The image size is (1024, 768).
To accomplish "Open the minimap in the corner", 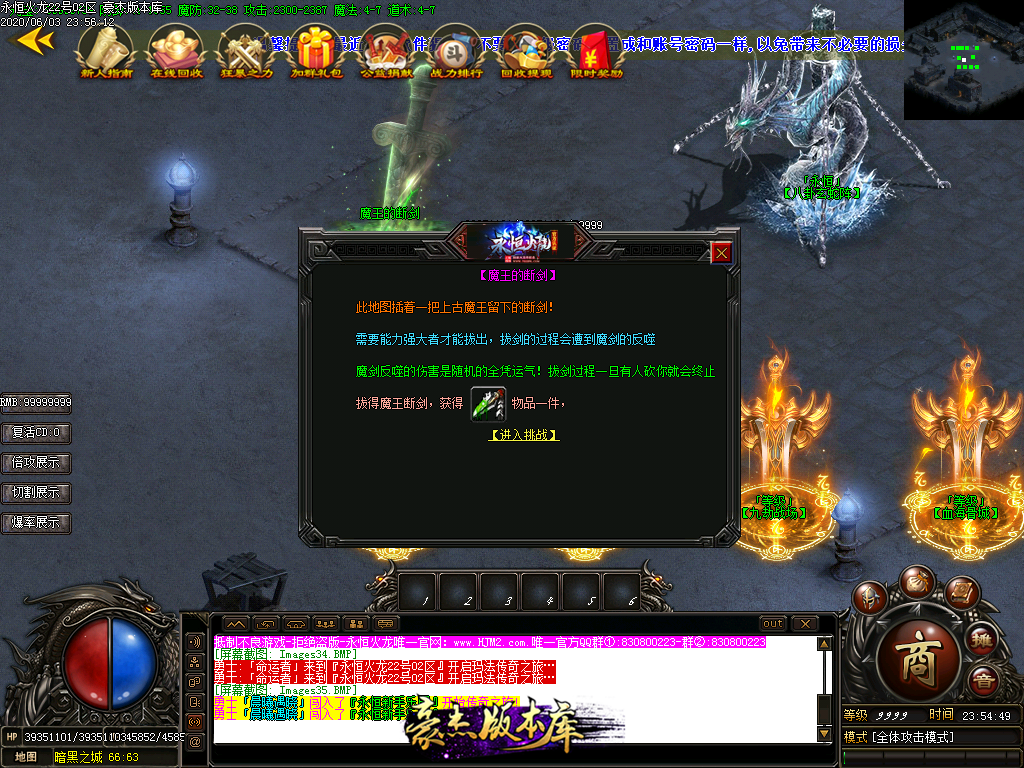I will pos(963,59).
